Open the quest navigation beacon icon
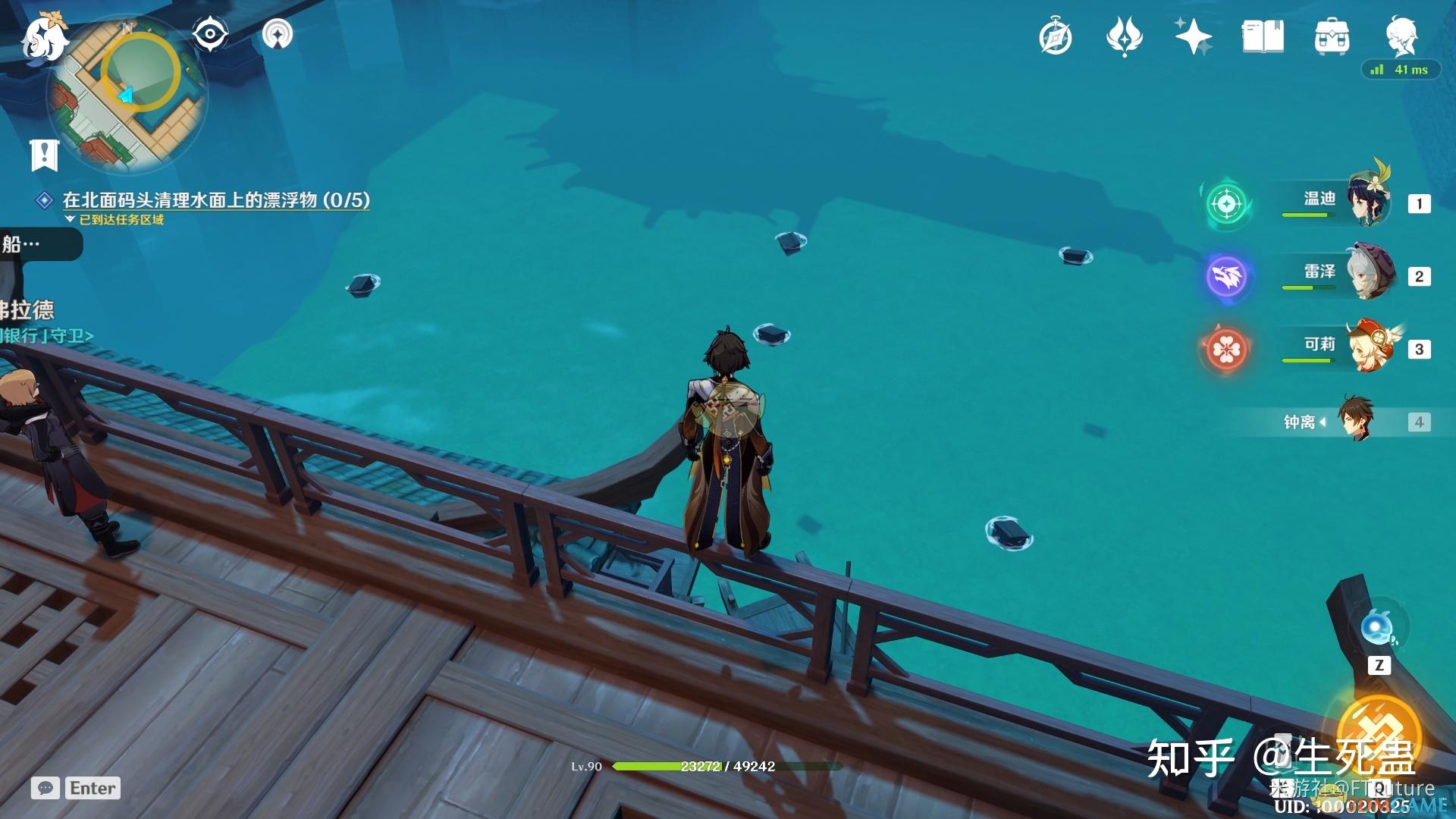 click(x=278, y=34)
